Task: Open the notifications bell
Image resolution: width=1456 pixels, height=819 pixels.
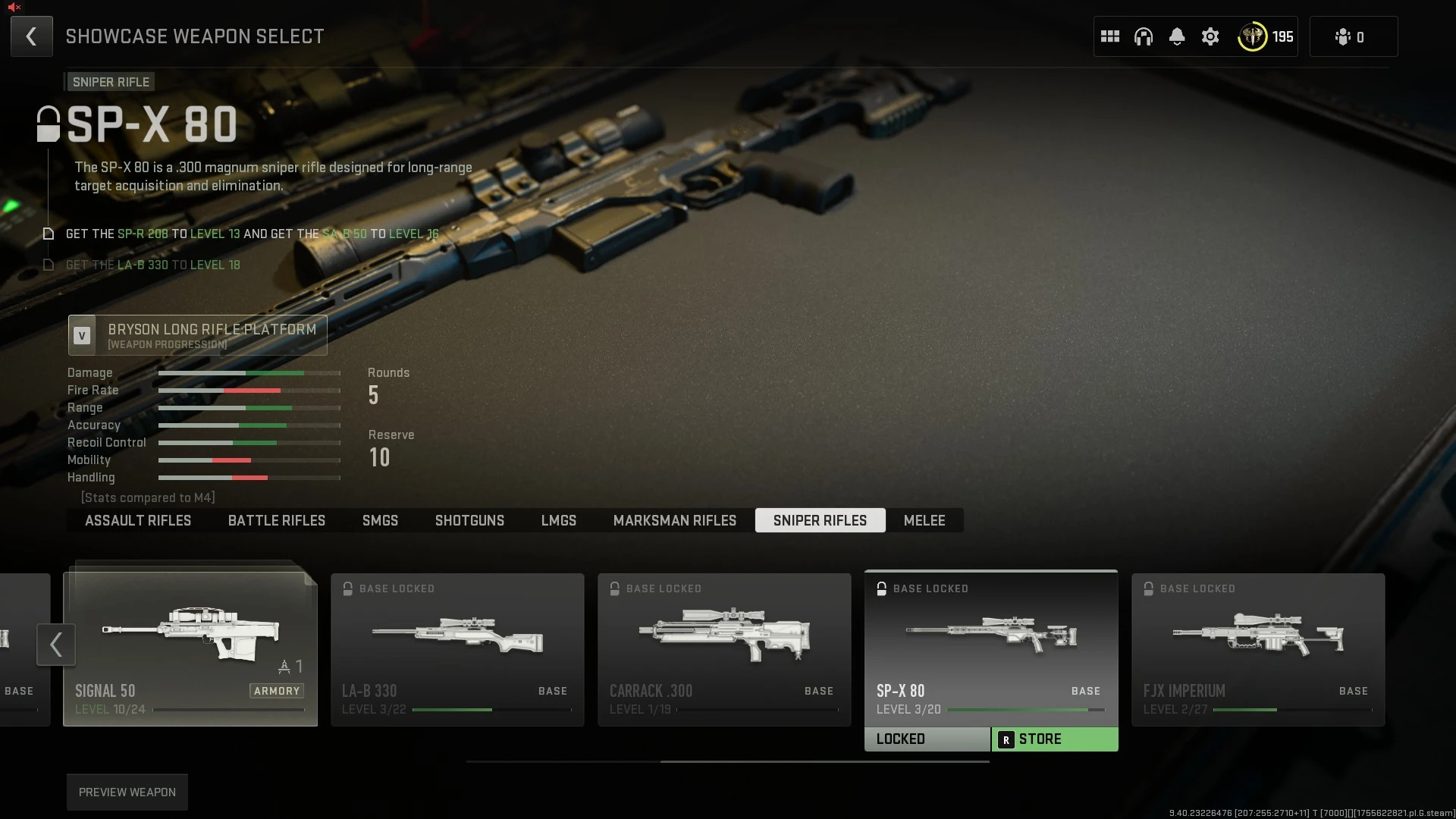Action: [1176, 36]
